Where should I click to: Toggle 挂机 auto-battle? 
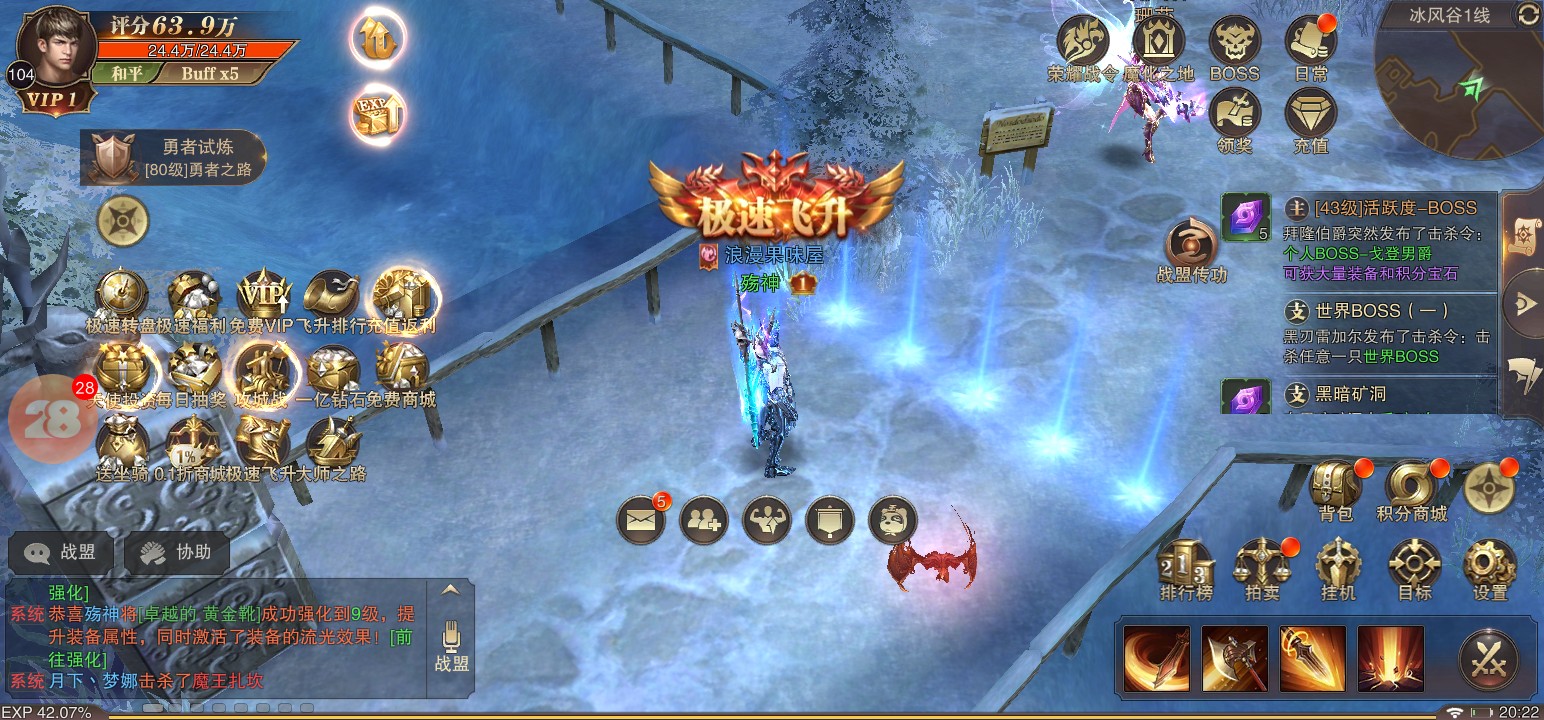1338,566
